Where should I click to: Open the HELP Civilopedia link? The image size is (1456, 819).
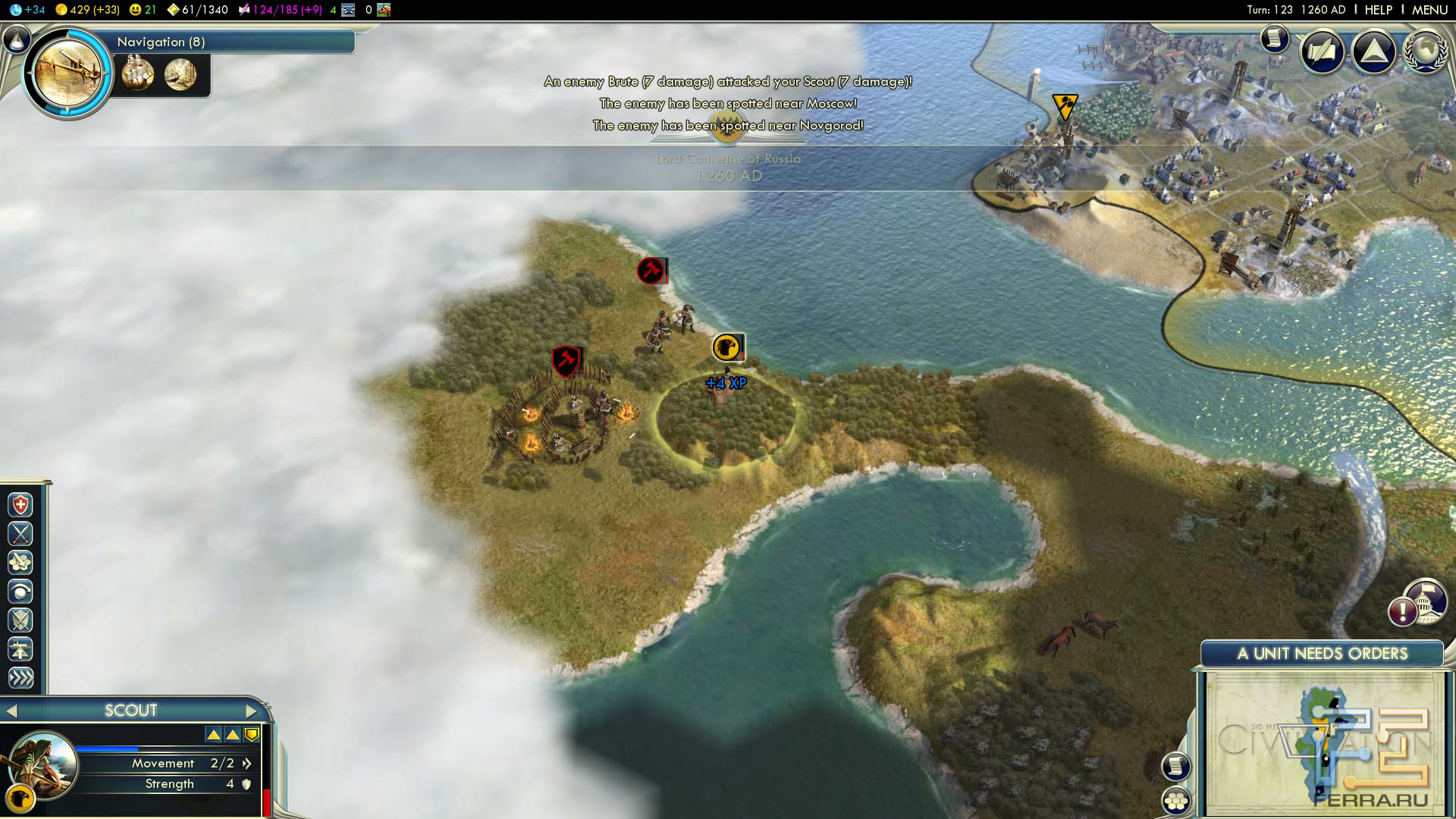click(x=1378, y=10)
